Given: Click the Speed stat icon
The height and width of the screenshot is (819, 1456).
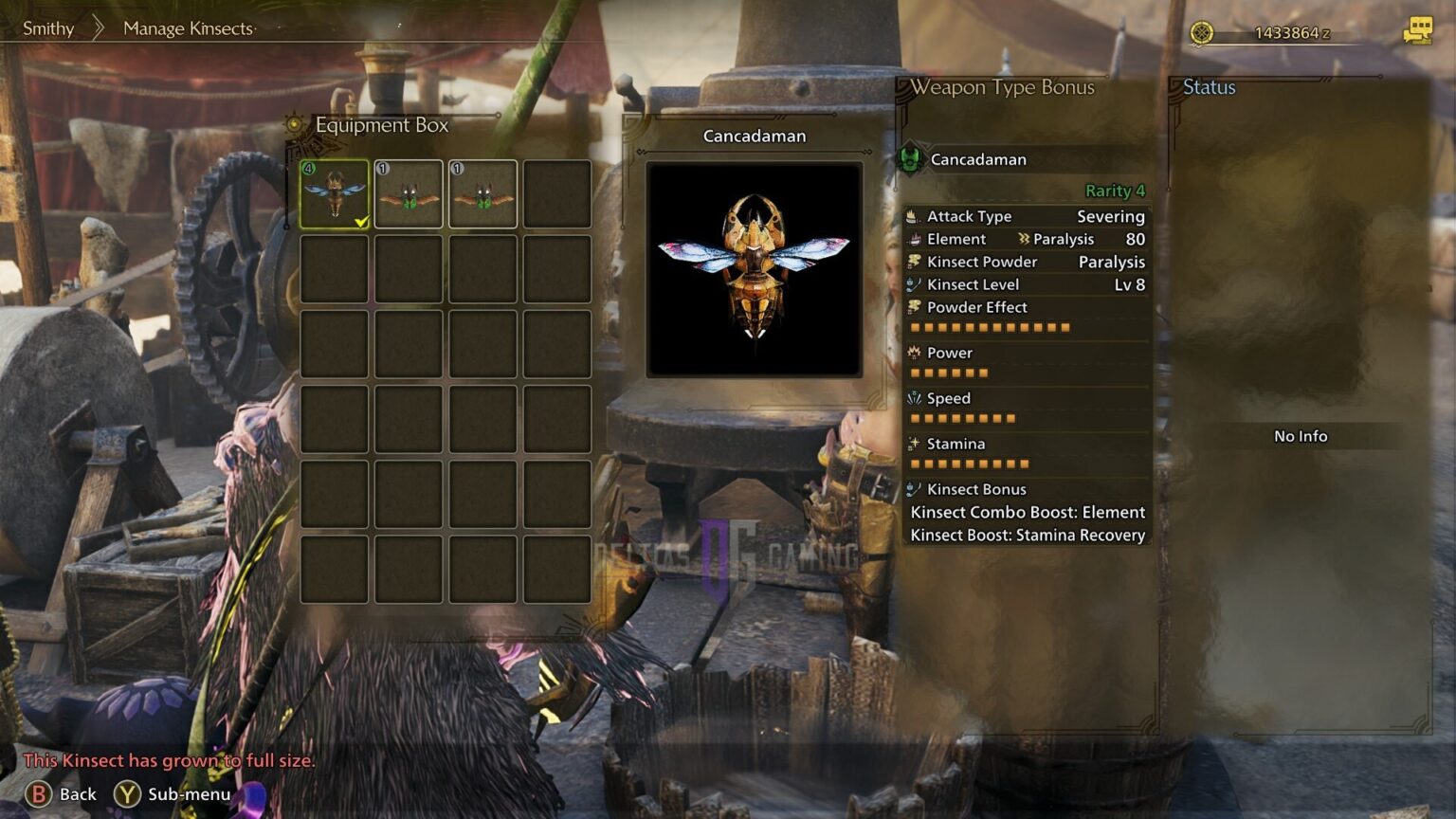Looking at the screenshot, I should [913, 397].
